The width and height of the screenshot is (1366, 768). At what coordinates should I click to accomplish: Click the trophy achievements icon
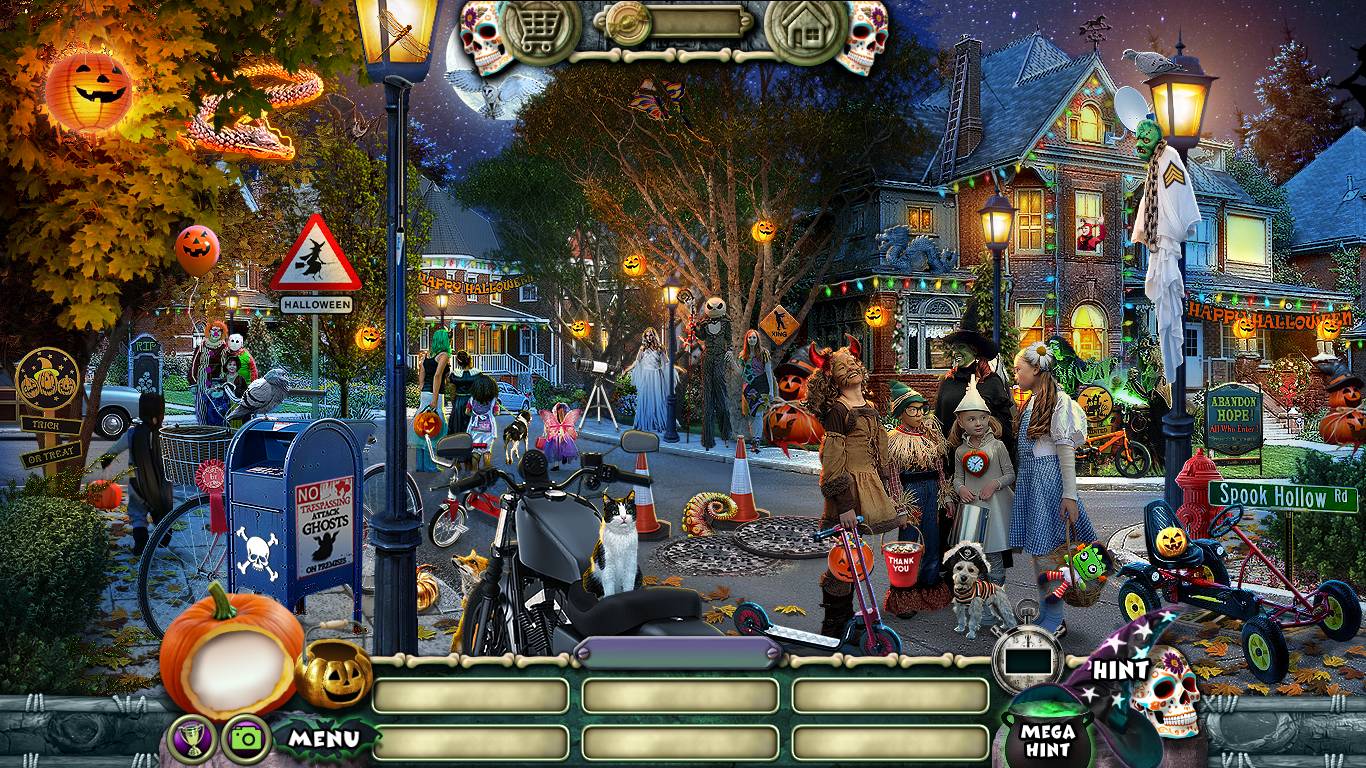[x=193, y=738]
